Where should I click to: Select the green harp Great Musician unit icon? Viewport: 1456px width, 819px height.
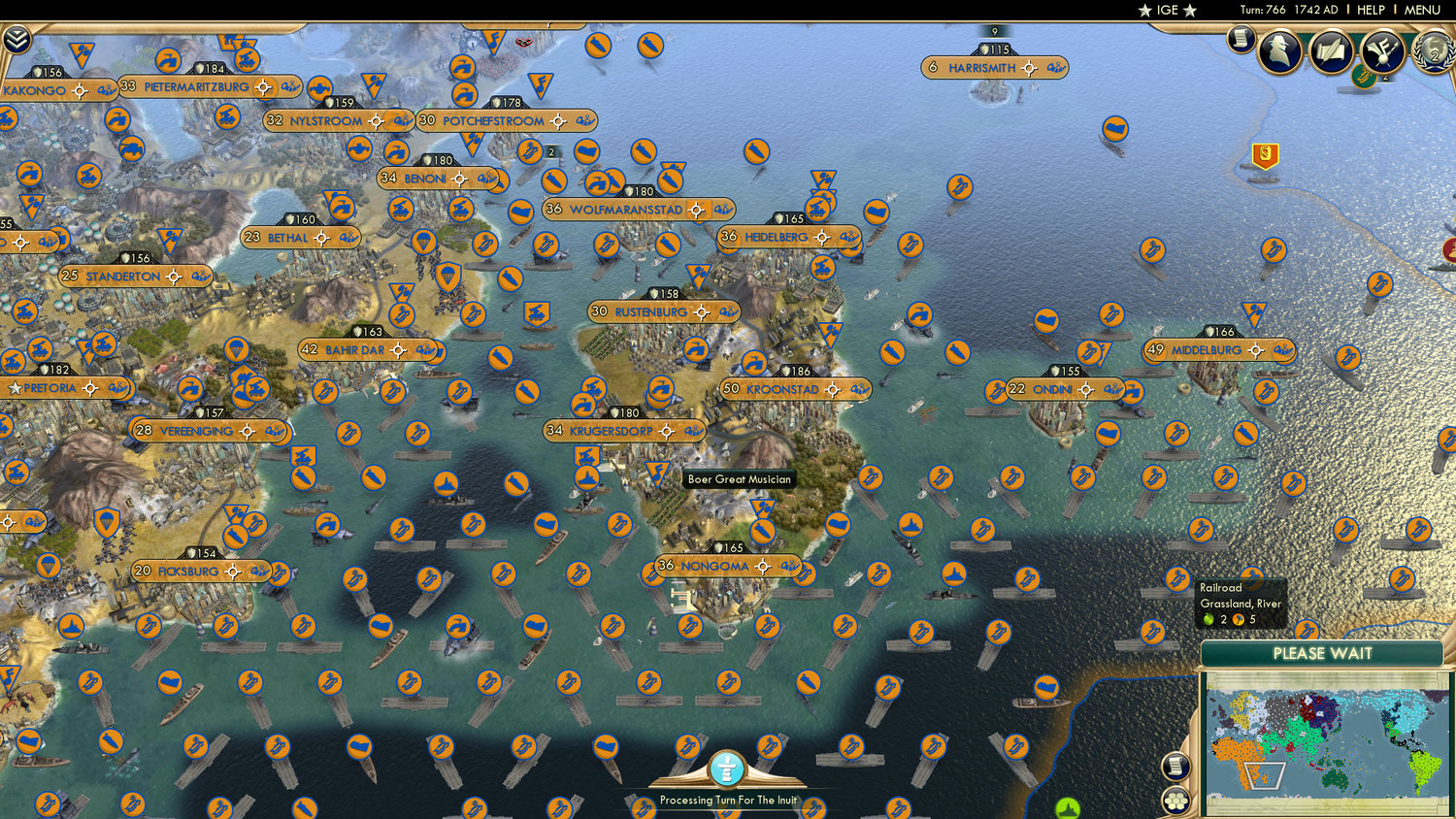point(1364,75)
